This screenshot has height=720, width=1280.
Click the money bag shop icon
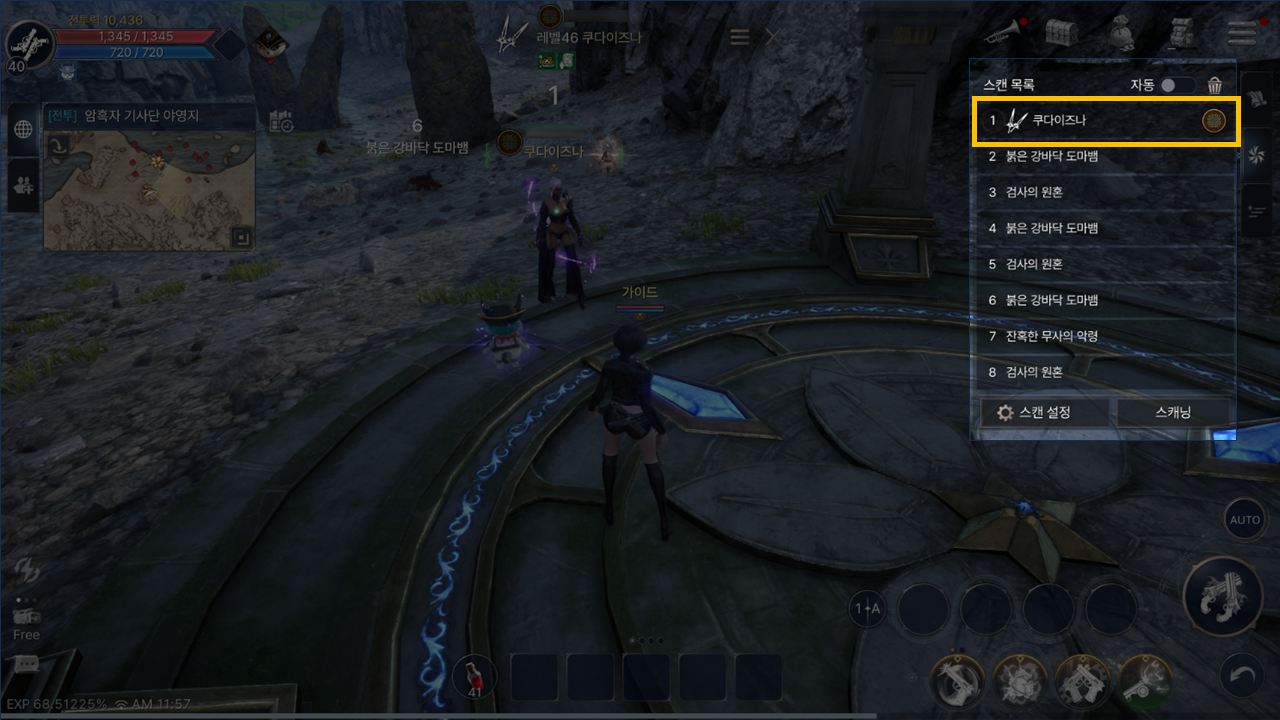tap(1121, 34)
